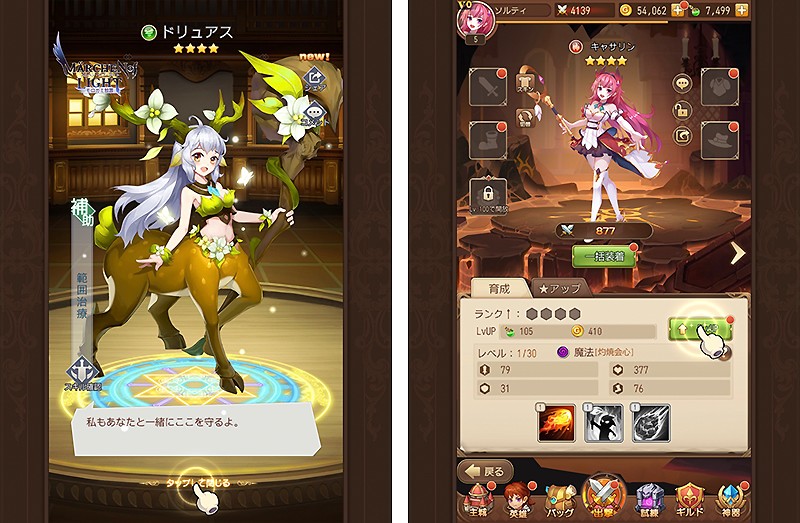The width and height of the screenshot is (800, 523).
Task: Share the new Dryas hero
Action: click(x=314, y=77)
